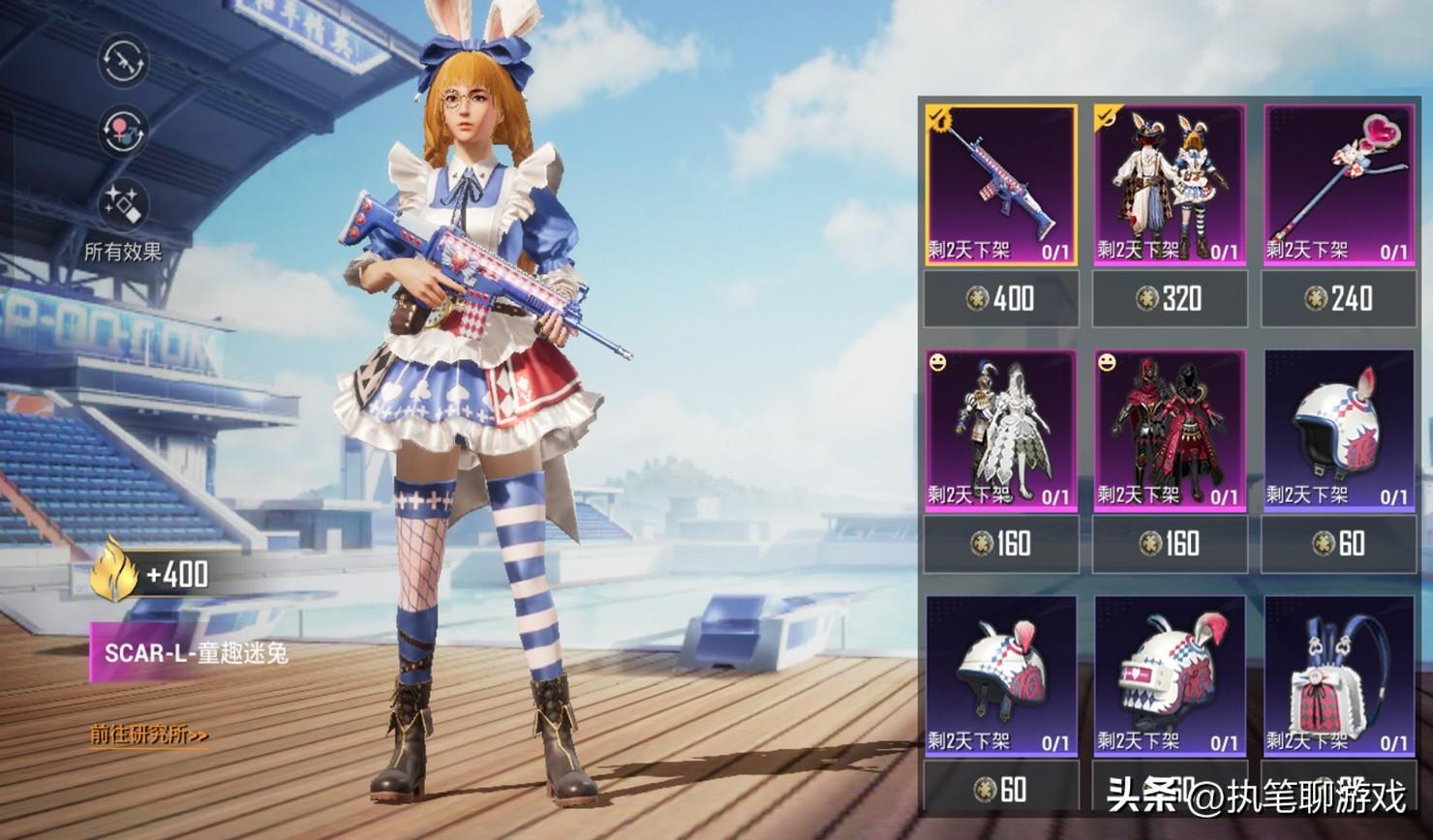Choose the bunny backpack skin
This screenshot has width=1433, height=840.
(1338, 675)
